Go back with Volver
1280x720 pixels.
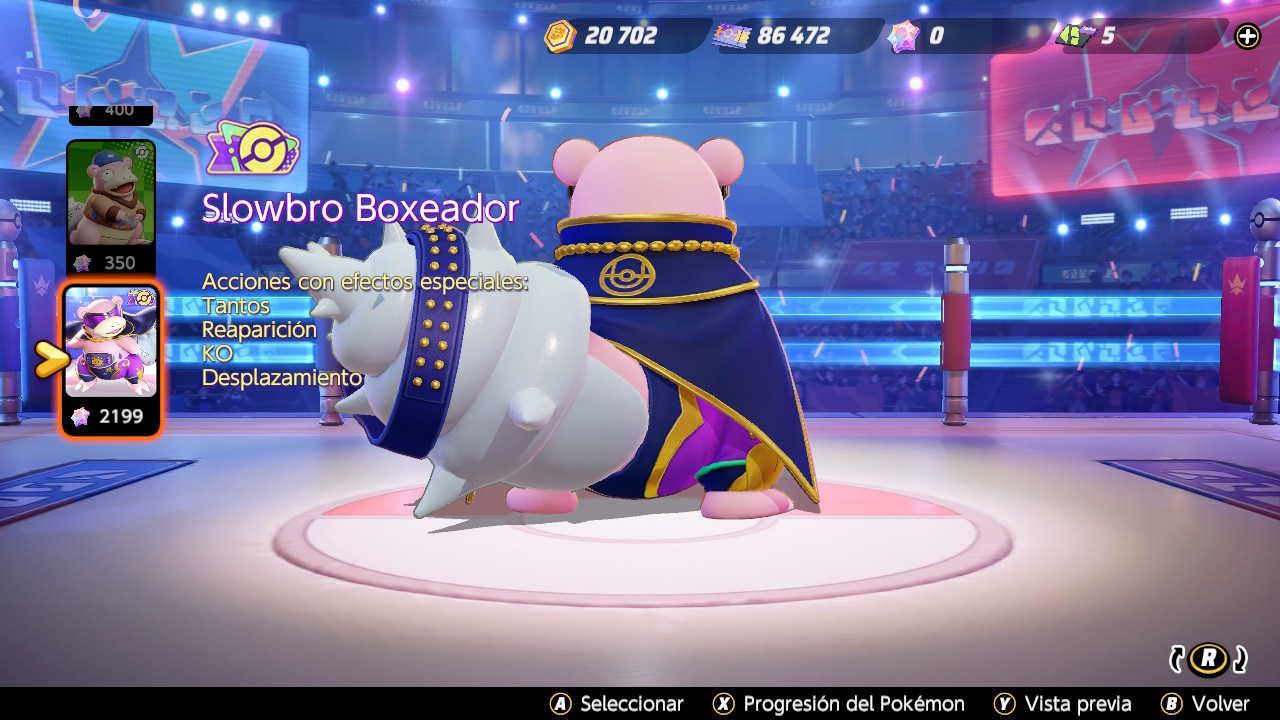coord(1205,704)
